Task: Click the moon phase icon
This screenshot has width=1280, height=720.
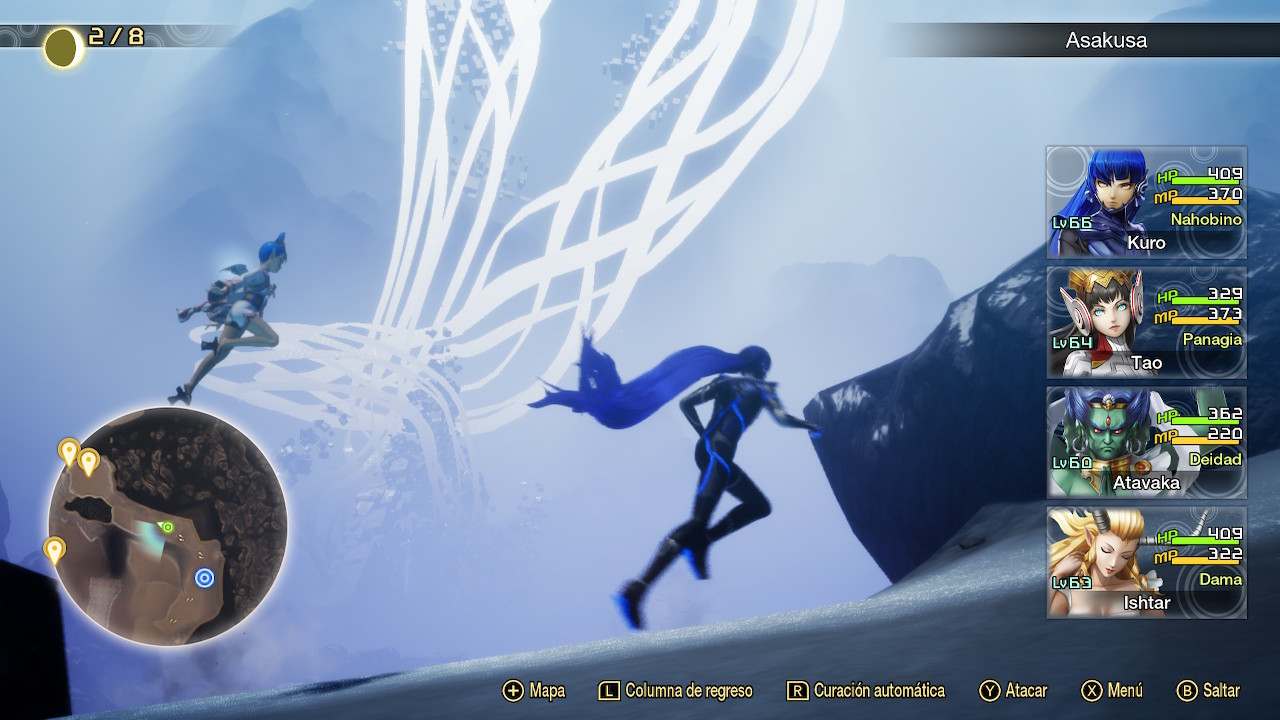Action: click(63, 47)
